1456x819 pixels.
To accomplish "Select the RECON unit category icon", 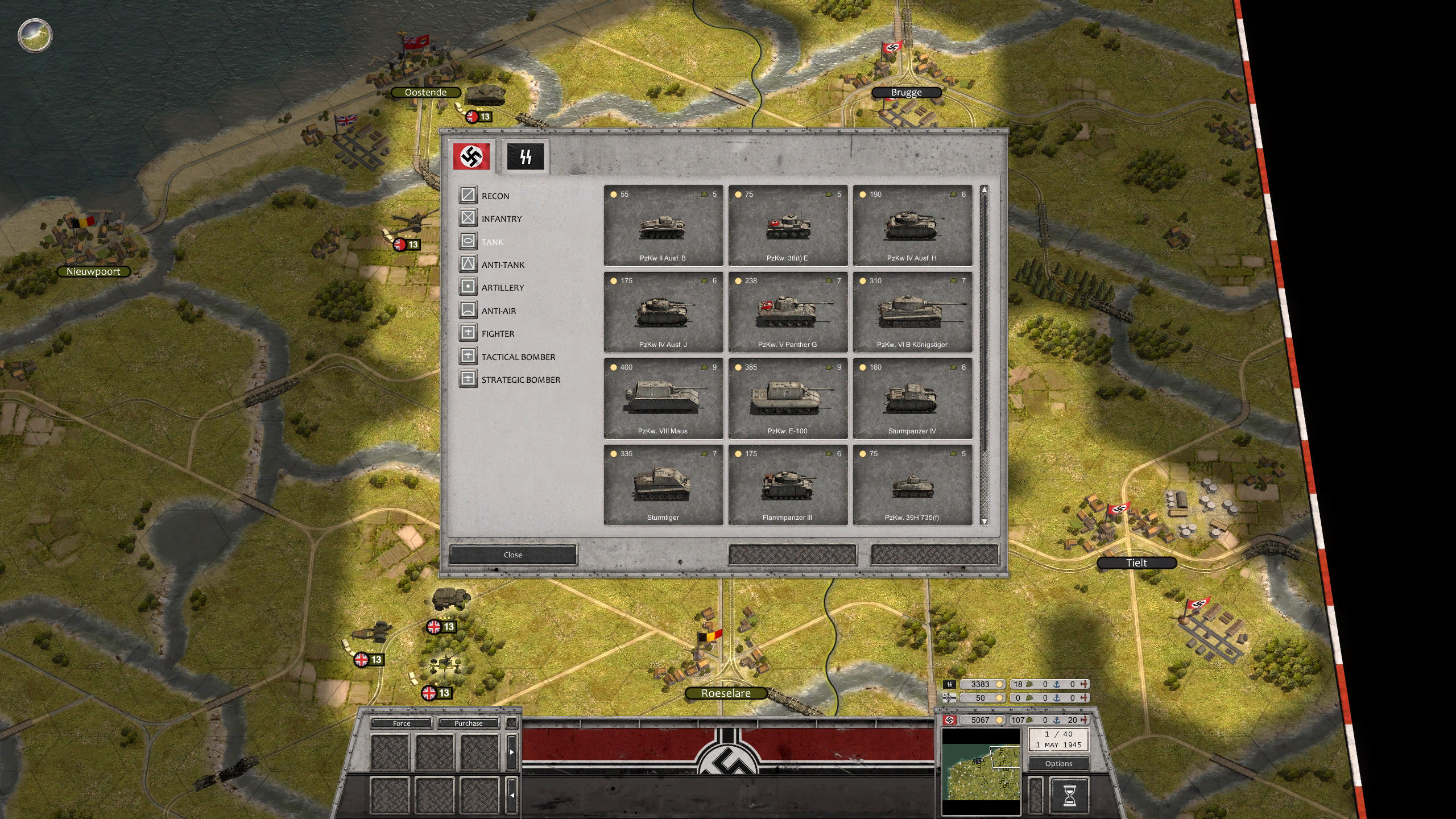I will tap(468, 195).
